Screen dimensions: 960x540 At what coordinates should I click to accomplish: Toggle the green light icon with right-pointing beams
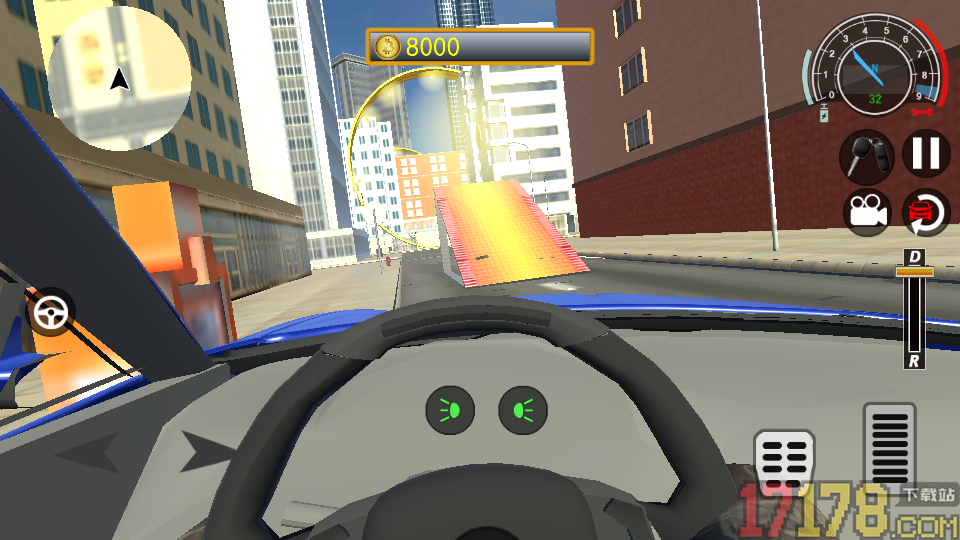(x=523, y=410)
